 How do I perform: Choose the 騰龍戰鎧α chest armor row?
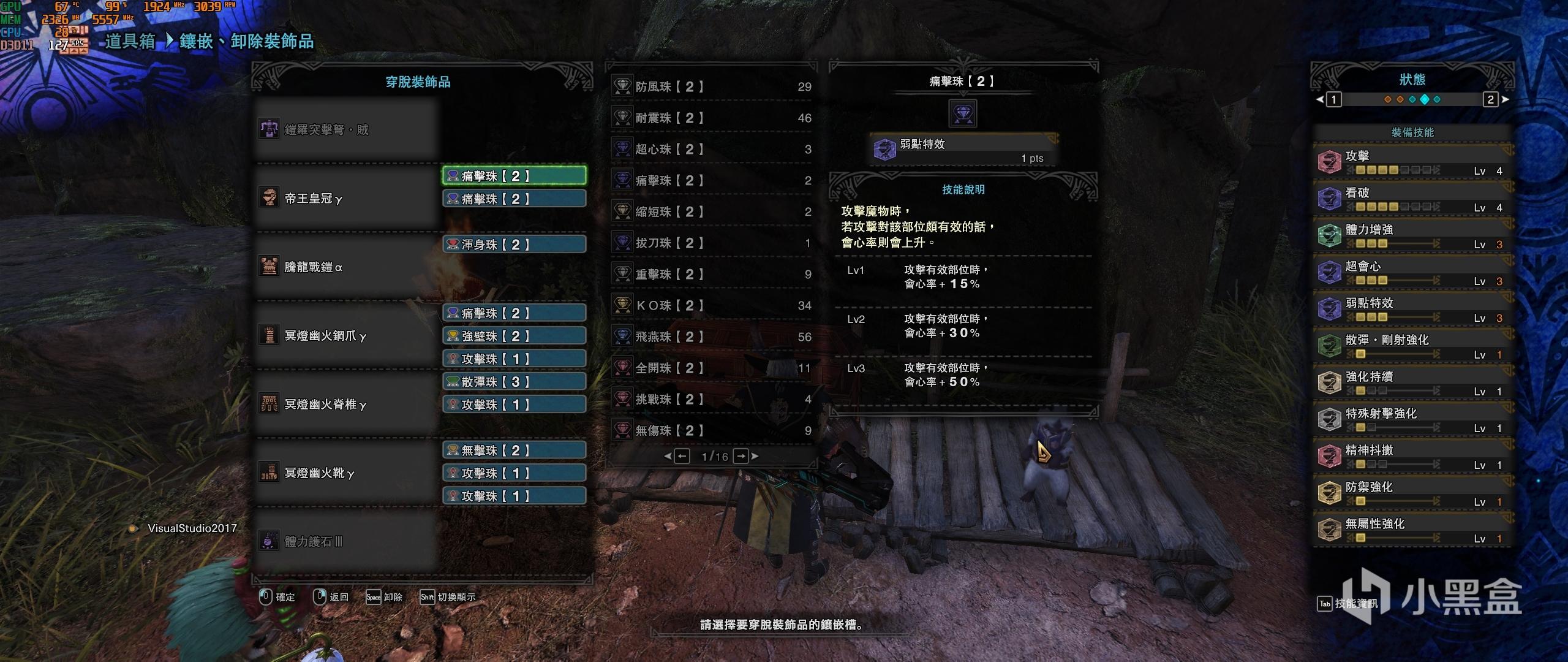pos(346,267)
